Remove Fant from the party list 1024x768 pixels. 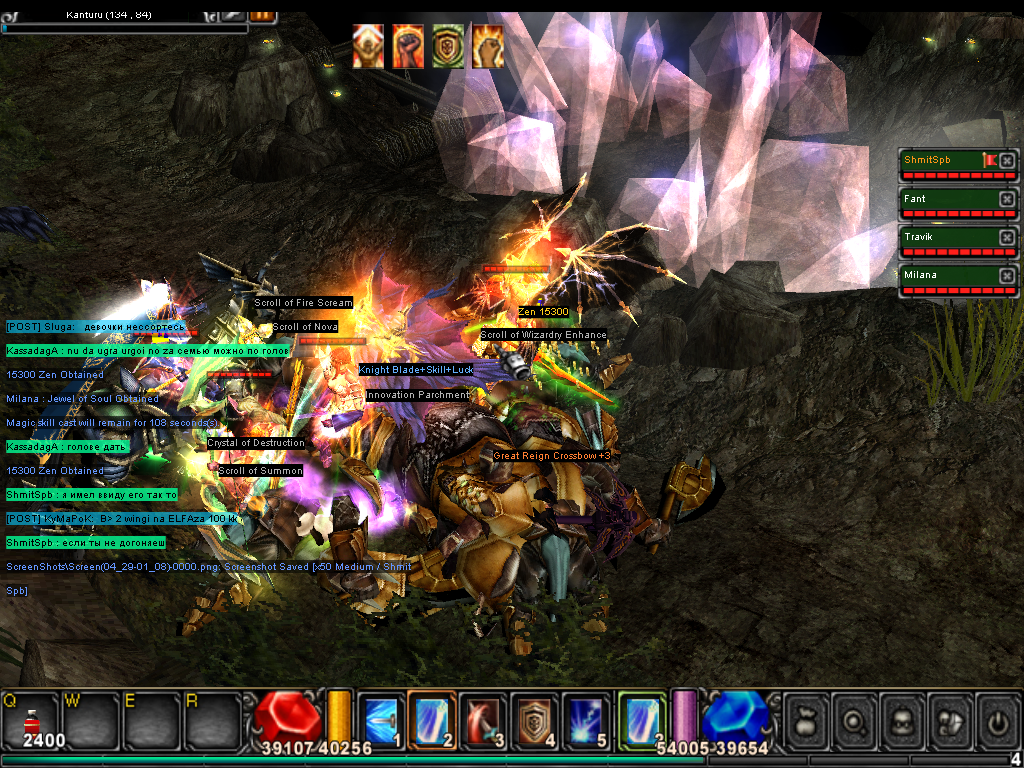coord(1007,199)
